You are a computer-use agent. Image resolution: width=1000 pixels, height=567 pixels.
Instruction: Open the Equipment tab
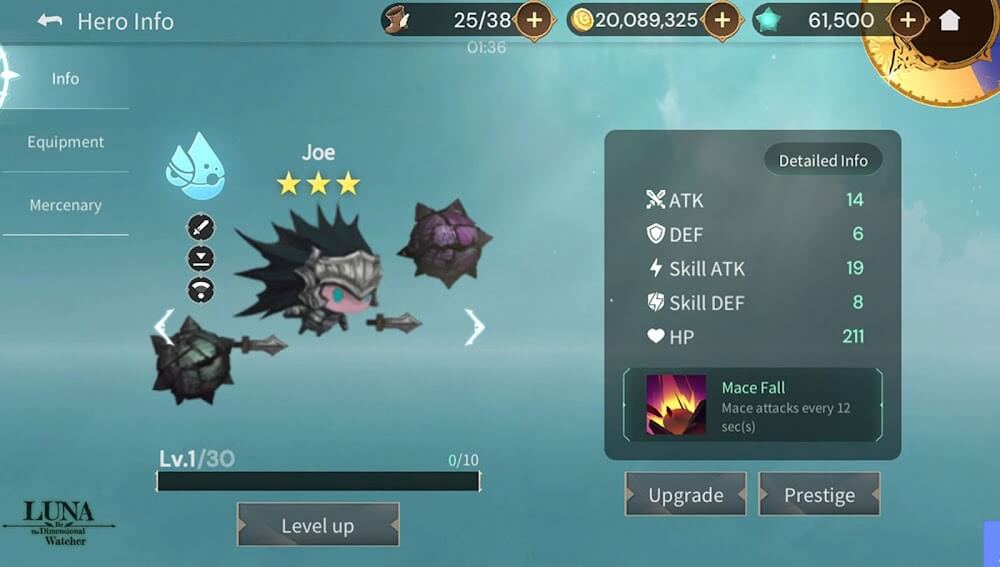[65, 142]
